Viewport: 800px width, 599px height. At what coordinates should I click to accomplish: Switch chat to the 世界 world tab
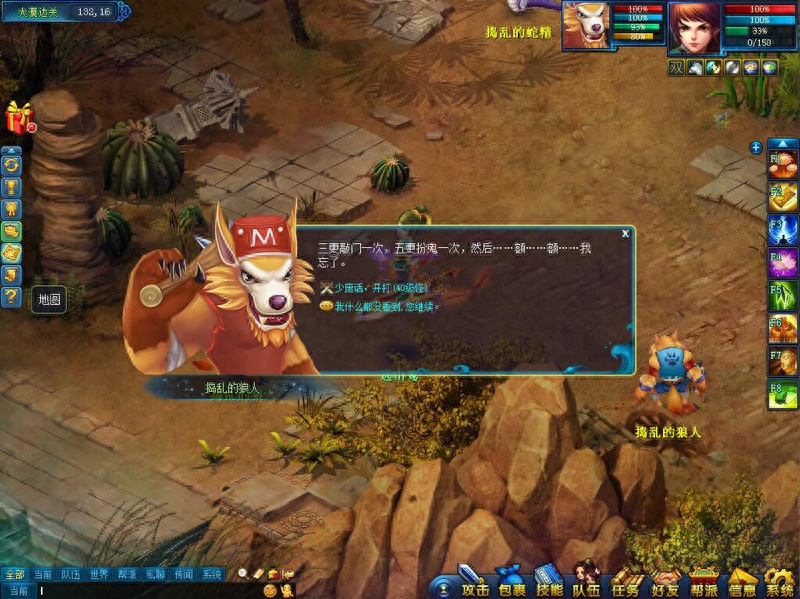tap(99, 575)
